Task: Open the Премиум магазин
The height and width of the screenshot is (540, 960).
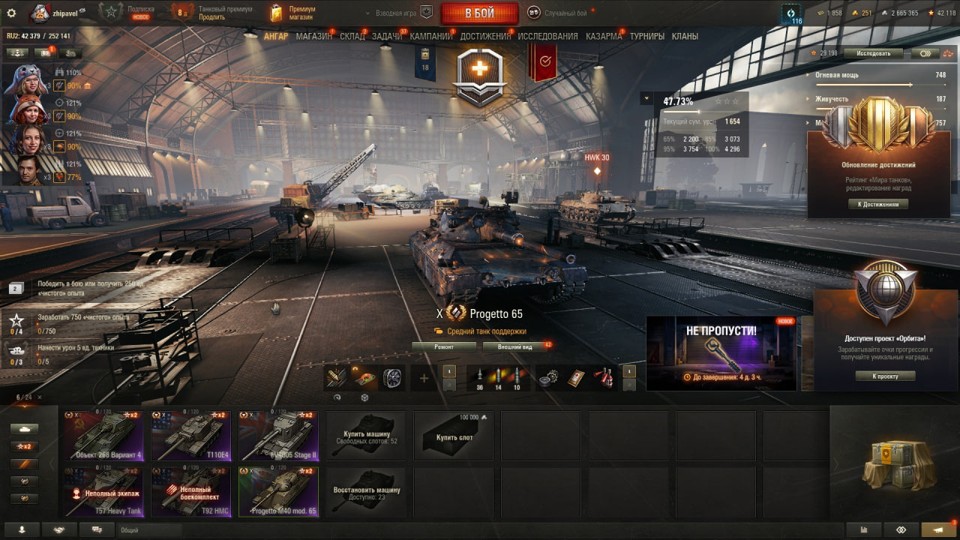Action: click(x=294, y=13)
